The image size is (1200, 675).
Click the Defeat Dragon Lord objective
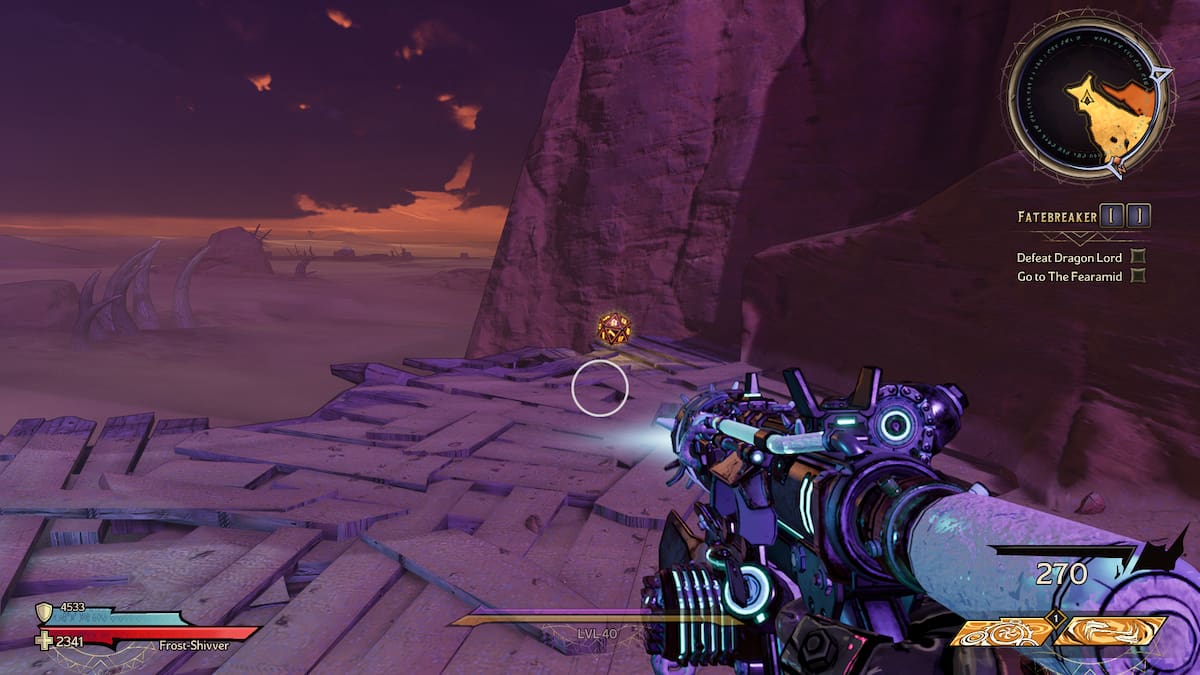coord(1075,257)
